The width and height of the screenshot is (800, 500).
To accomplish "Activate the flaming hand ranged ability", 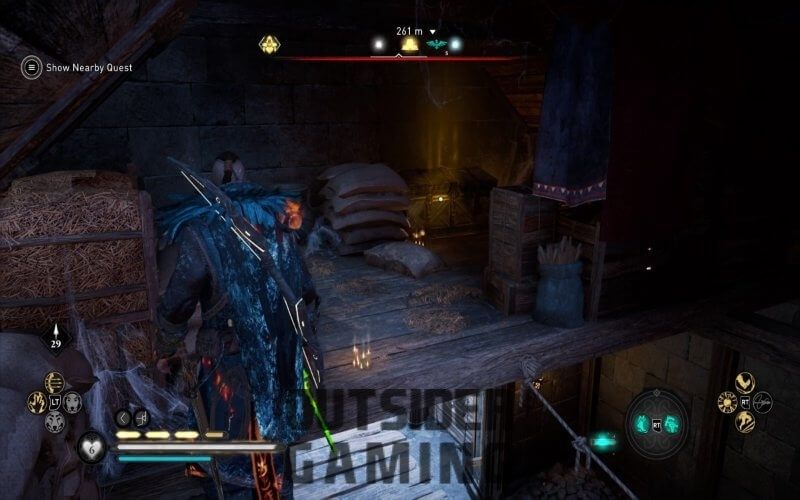I will [x=36, y=402].
